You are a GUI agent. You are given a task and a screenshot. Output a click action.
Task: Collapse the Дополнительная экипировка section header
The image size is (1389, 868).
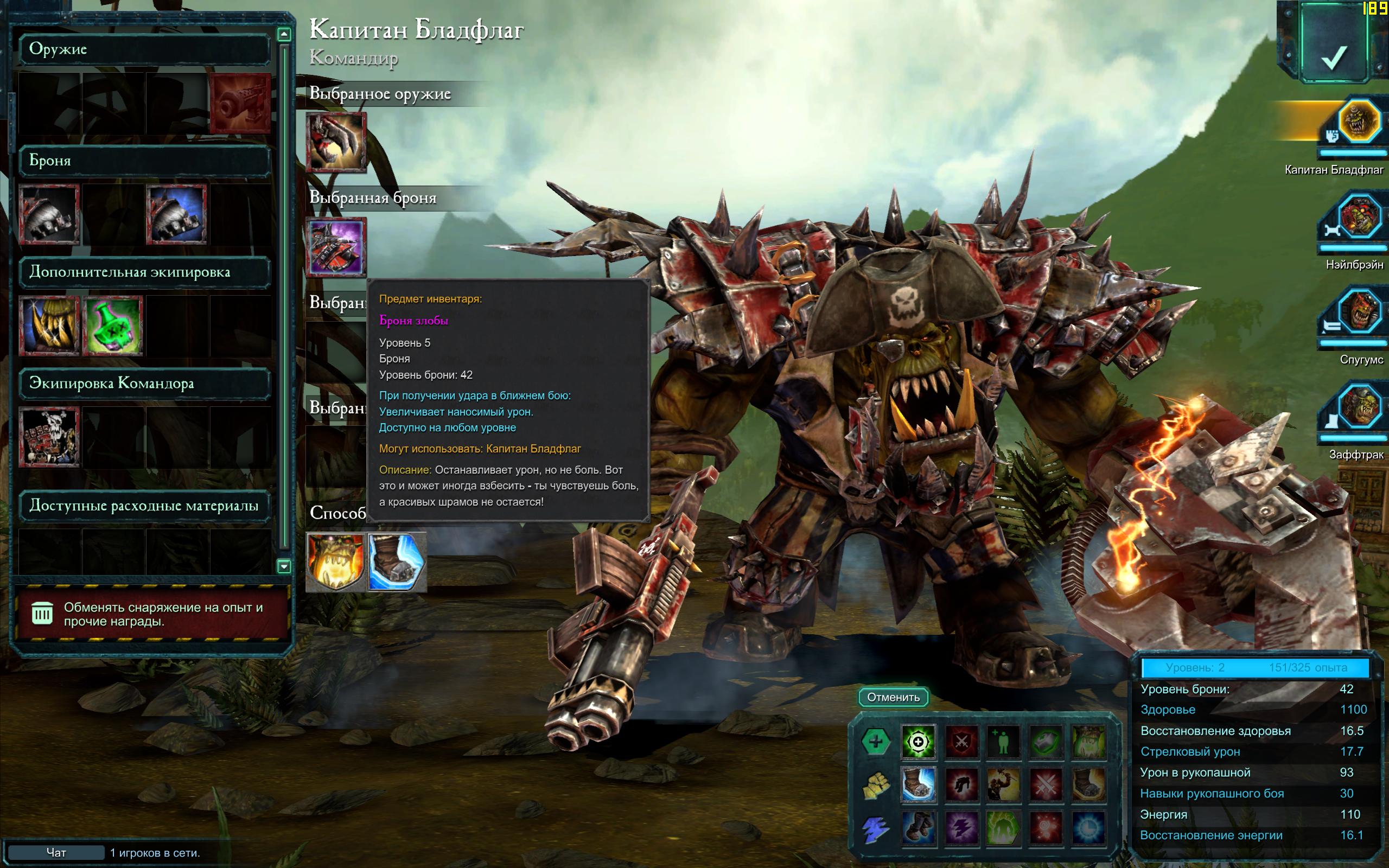click(145, 272)
